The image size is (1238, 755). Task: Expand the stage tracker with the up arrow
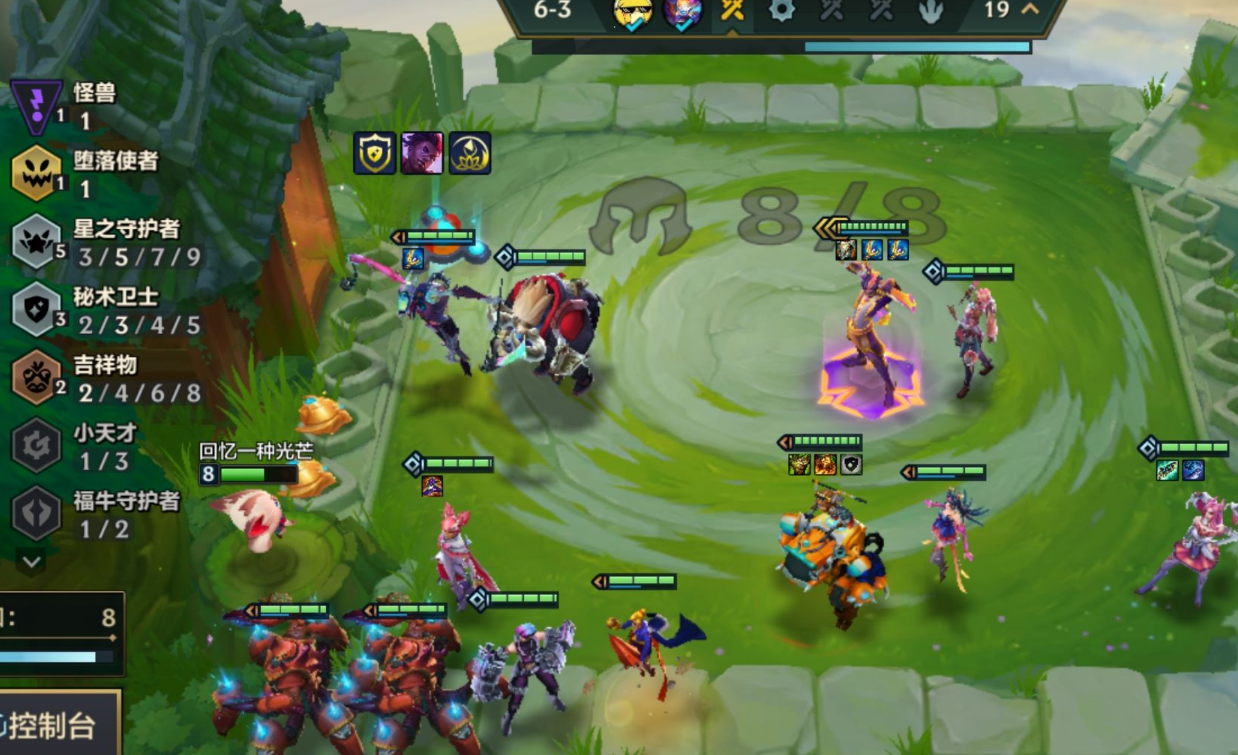tap(1029, 10)
